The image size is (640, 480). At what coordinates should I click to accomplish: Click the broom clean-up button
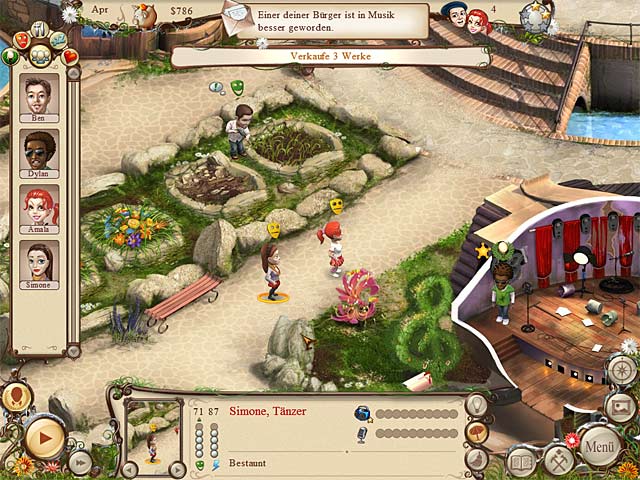click(x=477, y=459)
